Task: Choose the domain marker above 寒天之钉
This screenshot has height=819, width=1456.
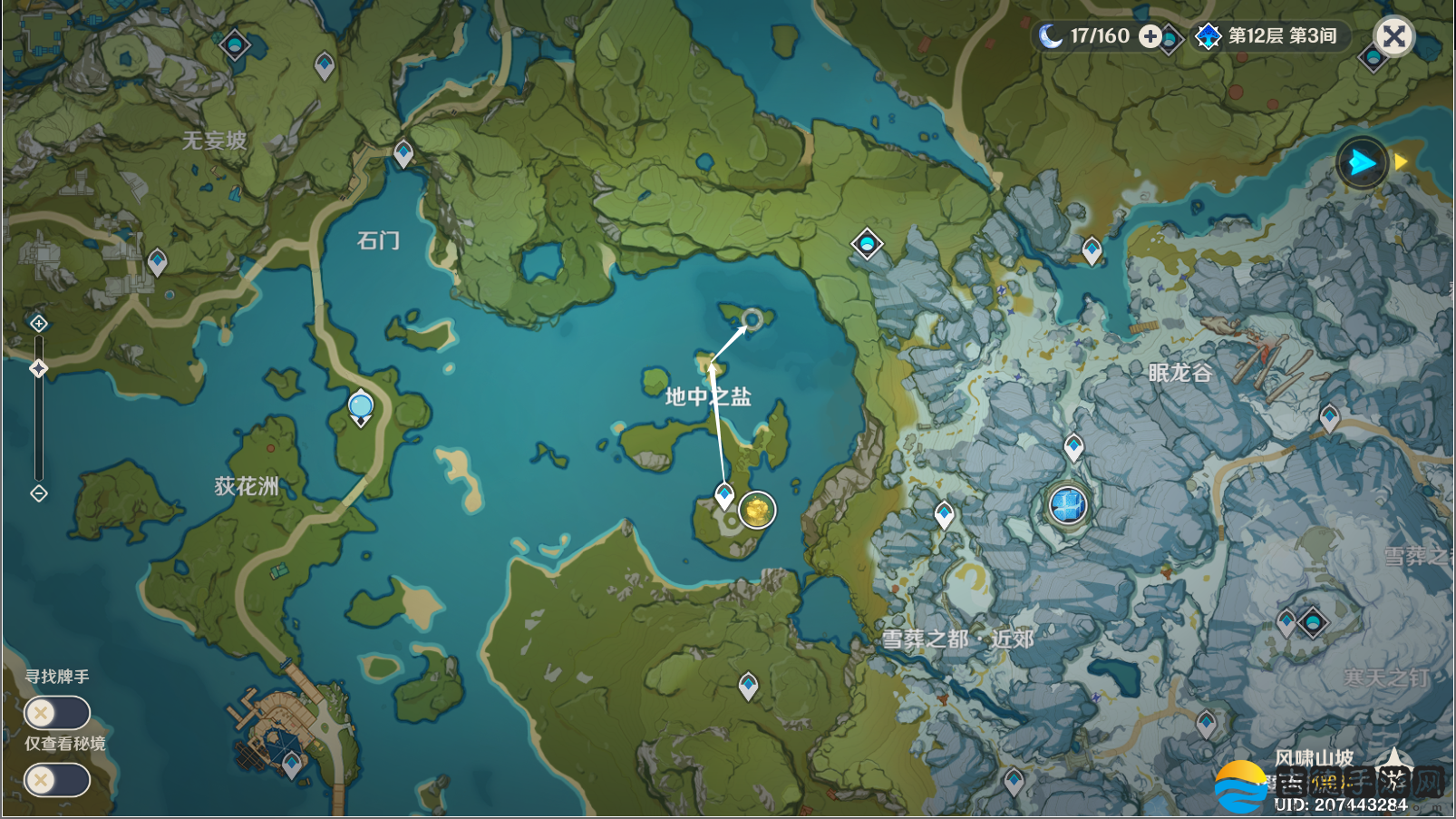Action: coord(1312,622)
